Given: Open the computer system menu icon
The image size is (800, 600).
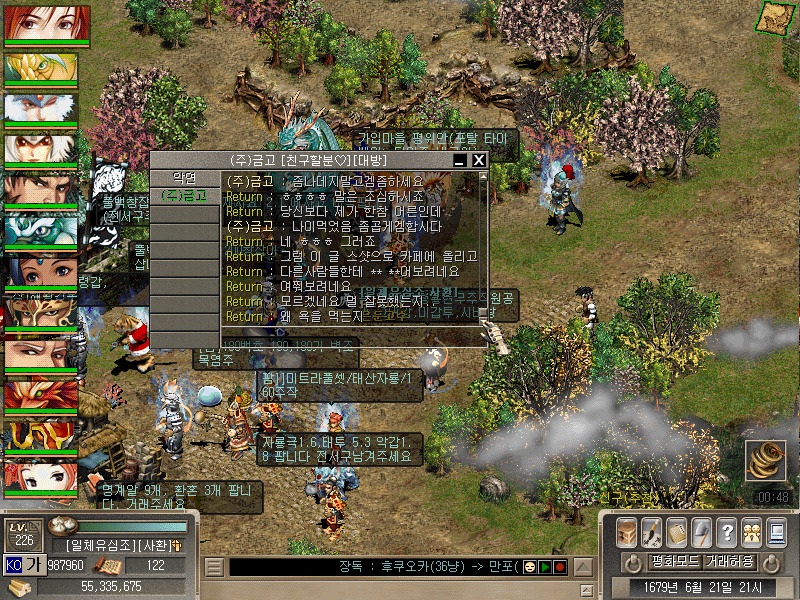Looking at the screenshot, I should (x=775, y=531).
